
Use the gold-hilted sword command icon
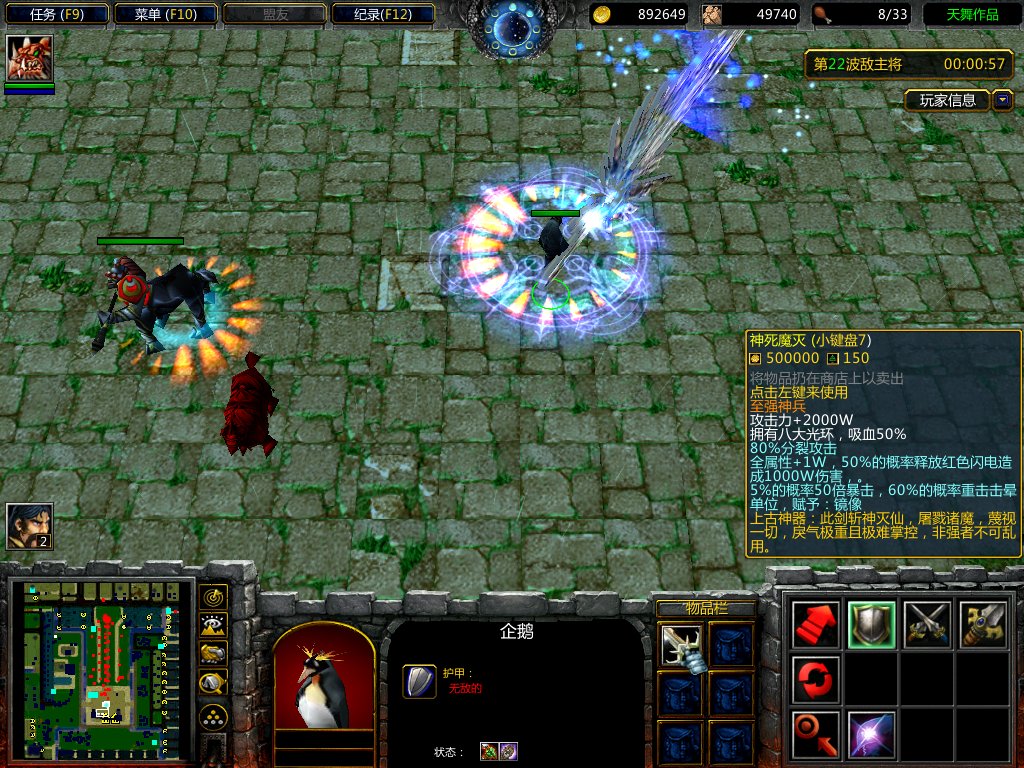coord(982,625)
